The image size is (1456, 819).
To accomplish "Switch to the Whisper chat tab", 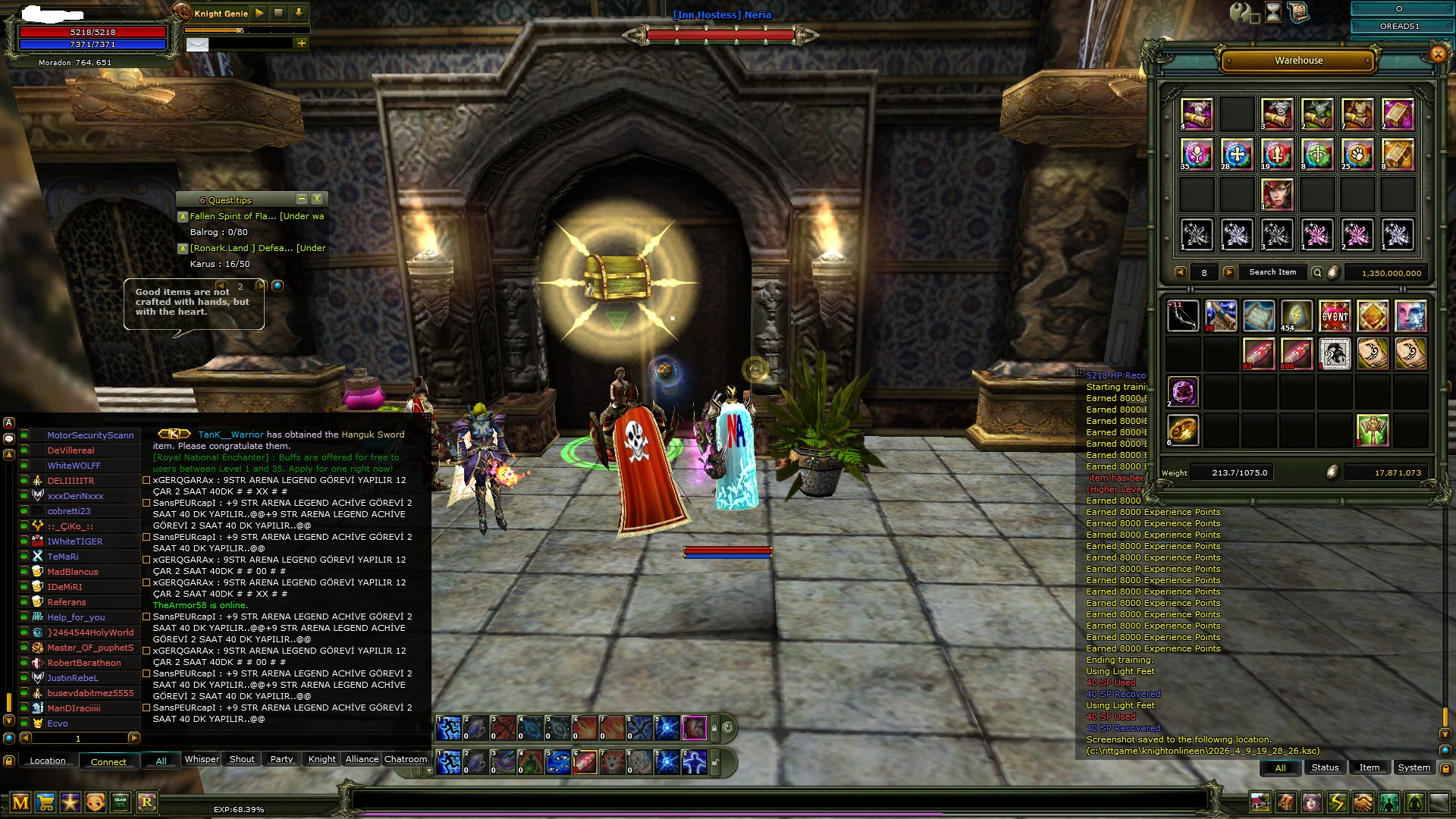I will (201, 759).
